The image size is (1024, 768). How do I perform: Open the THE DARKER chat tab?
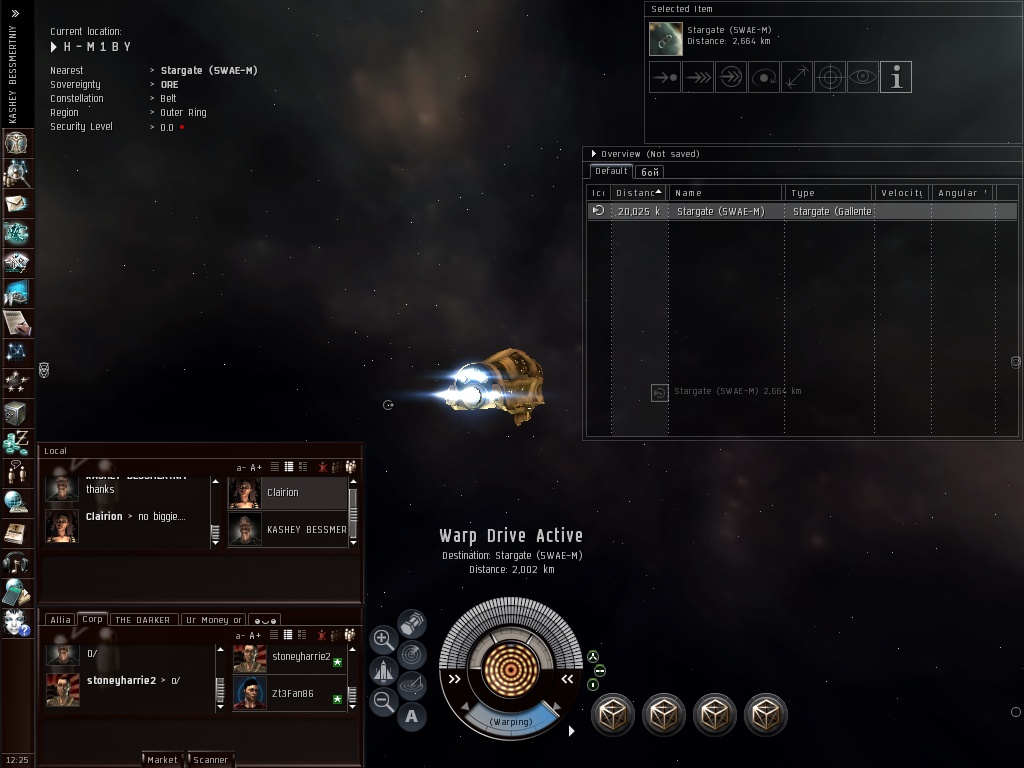pyautogui.click(x=143, y=620)
